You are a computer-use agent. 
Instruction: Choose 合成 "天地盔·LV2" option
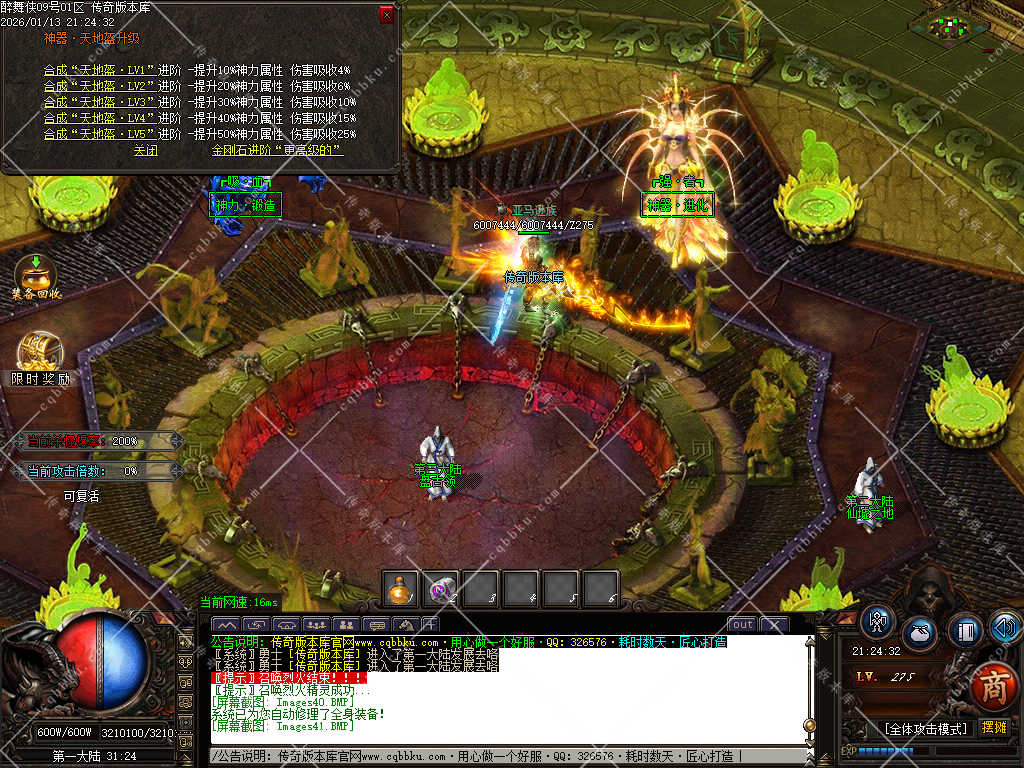click(99, 86)
